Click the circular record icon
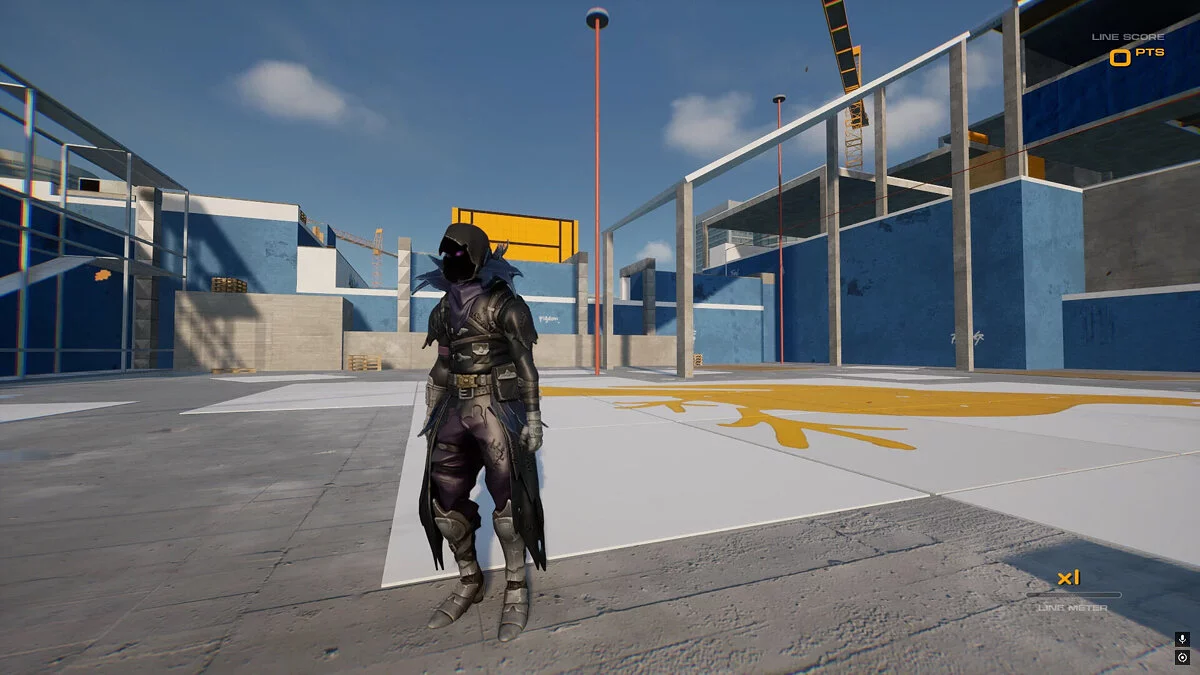 point(1182,657)
